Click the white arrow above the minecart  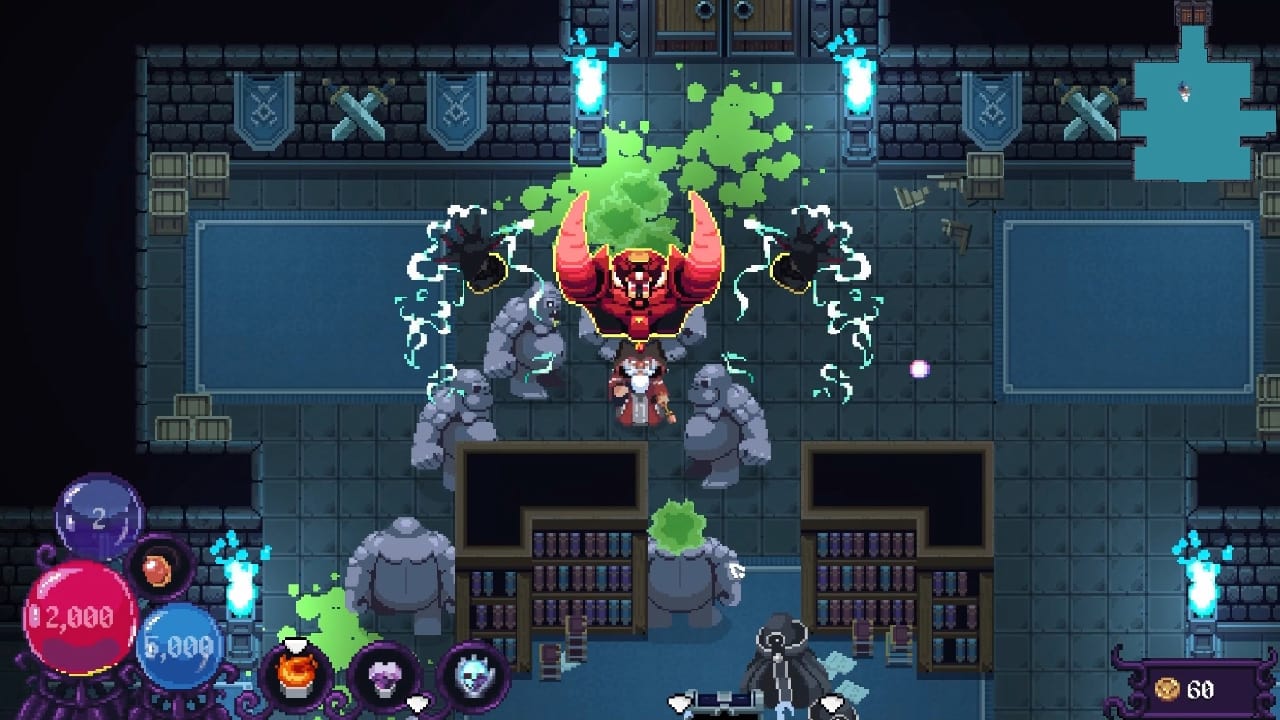[x=680, y=703]
